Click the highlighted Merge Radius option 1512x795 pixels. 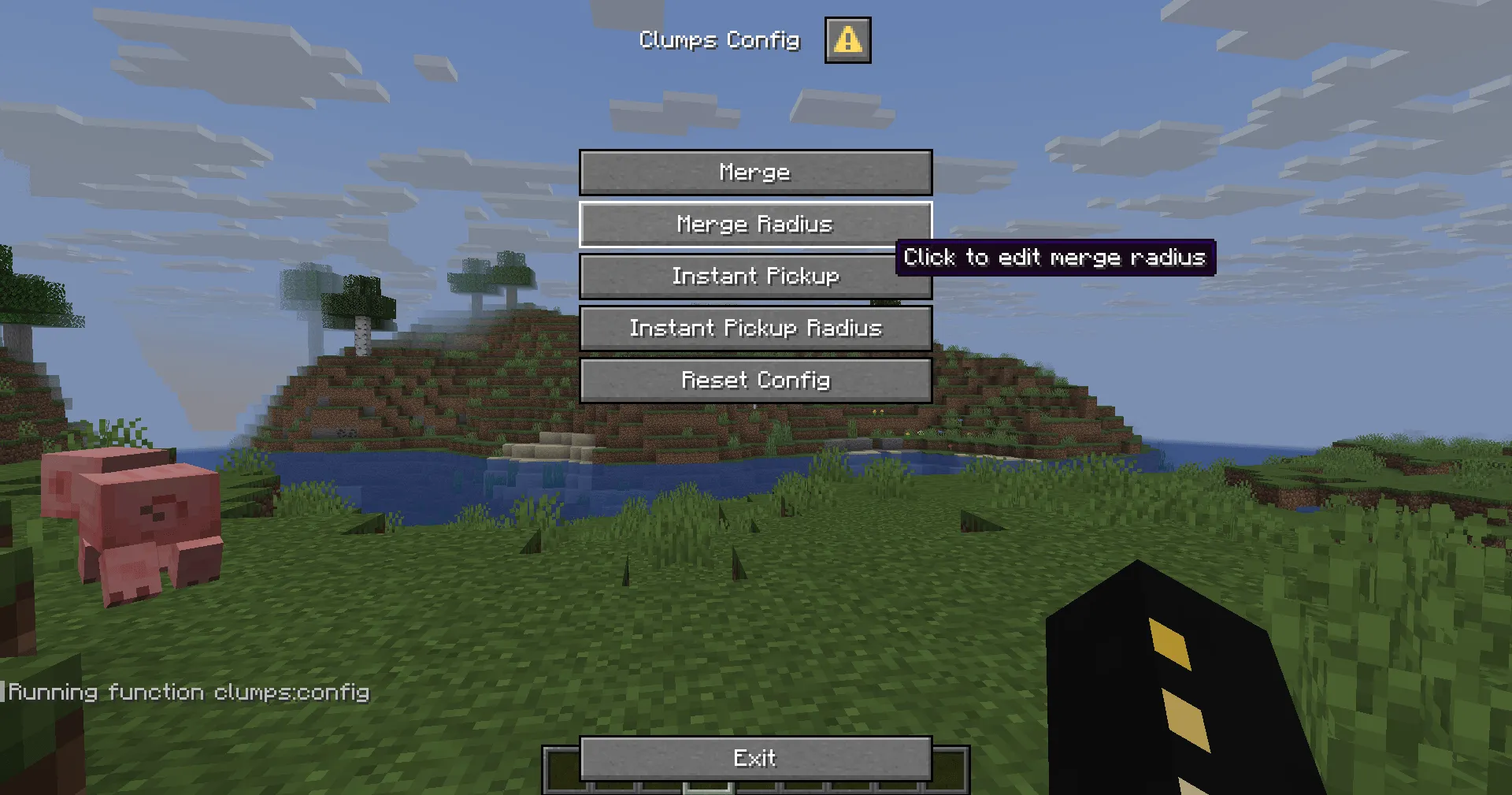(755, 225)
